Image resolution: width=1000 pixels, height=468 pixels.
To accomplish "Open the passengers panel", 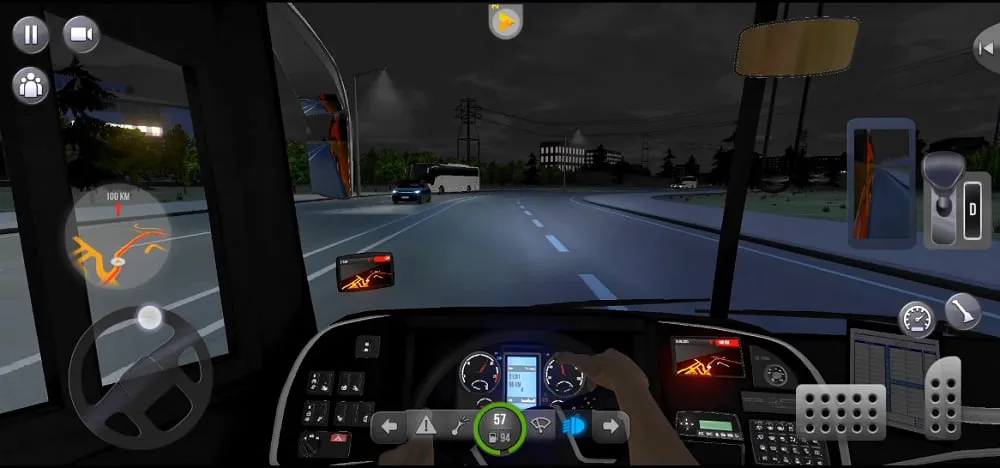I will 31,84.
